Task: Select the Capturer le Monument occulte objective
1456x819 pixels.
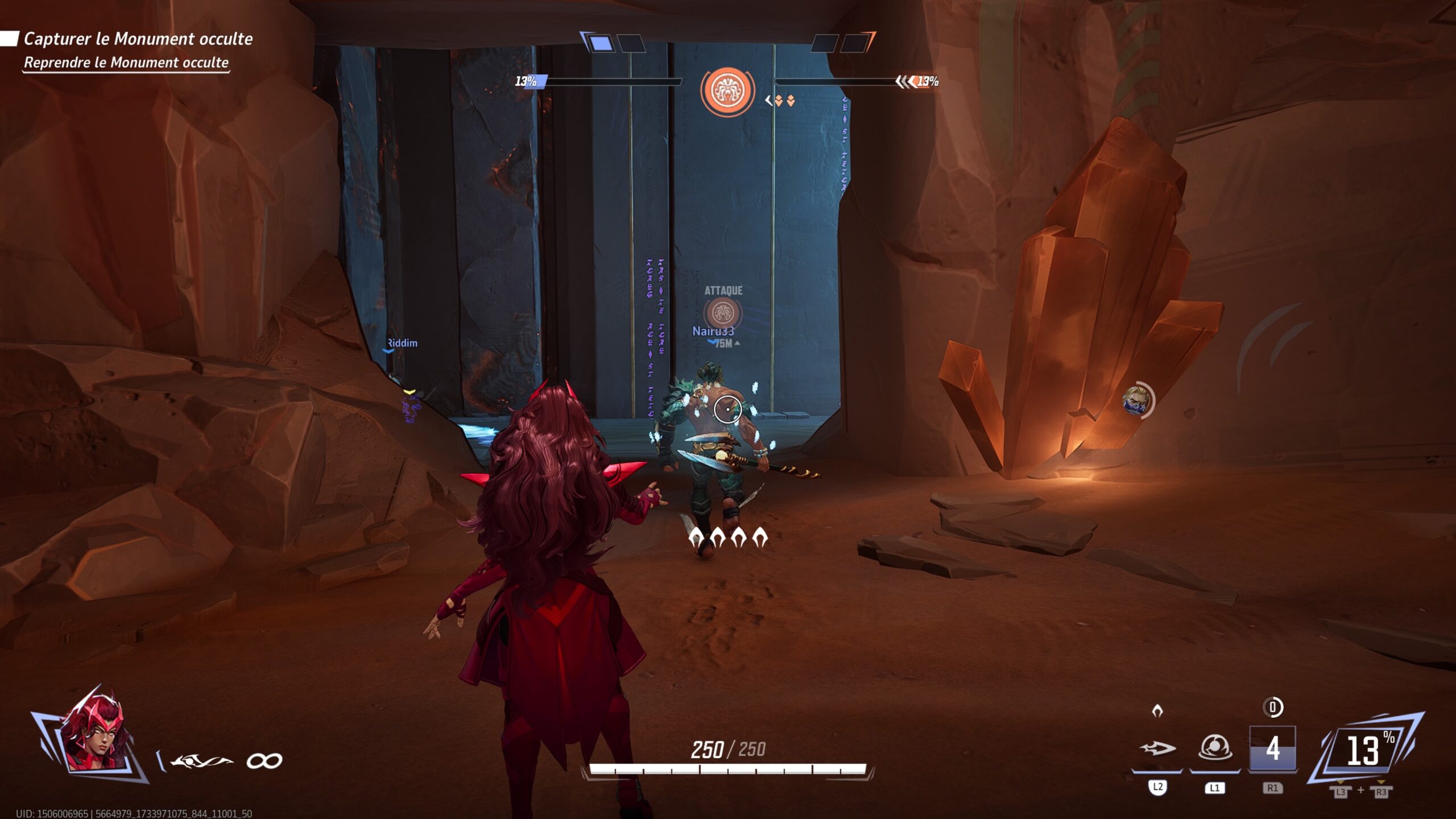Action: [x=138, y=39]
